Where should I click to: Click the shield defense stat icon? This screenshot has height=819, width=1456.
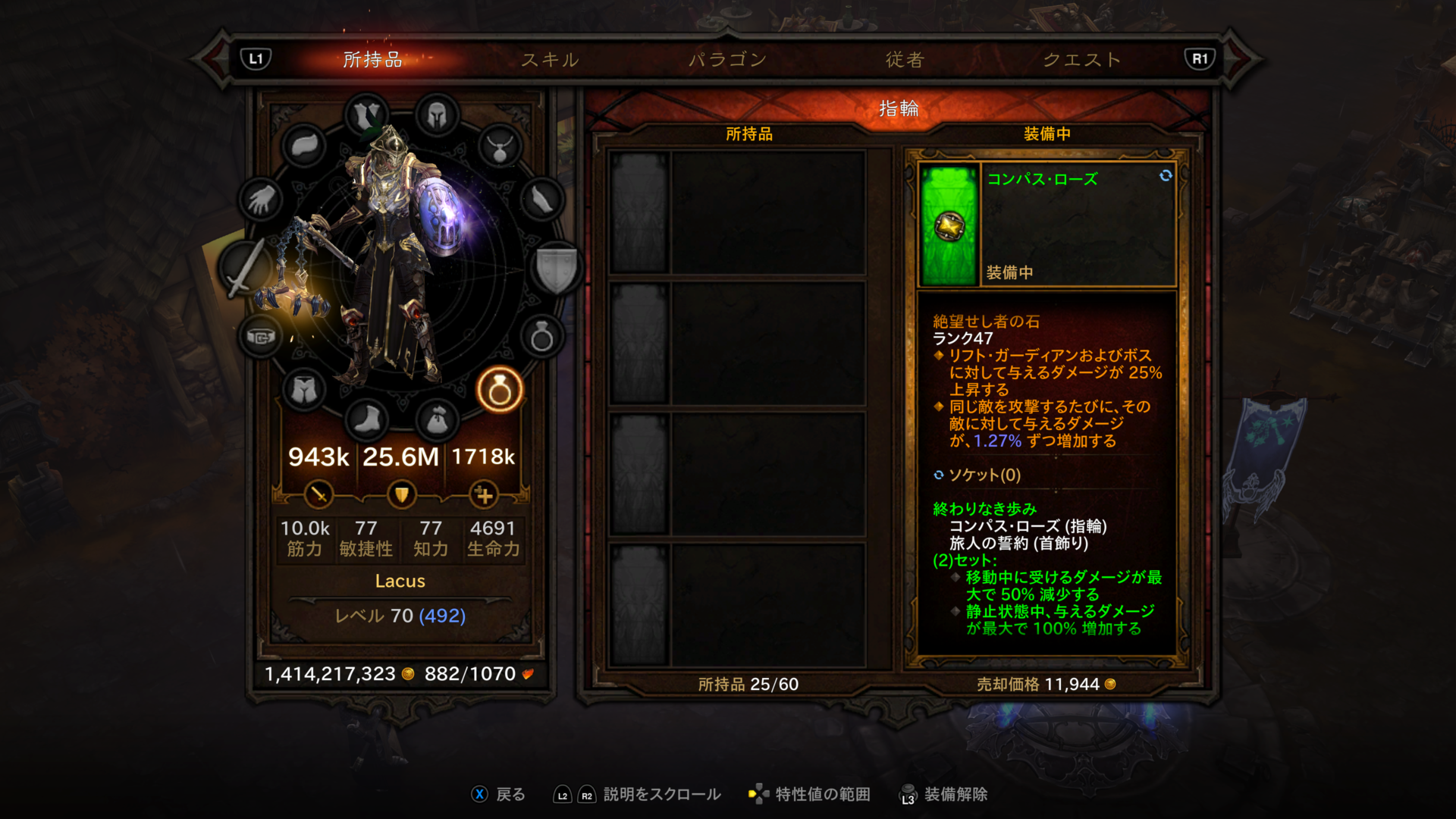[x=401, y=495]
